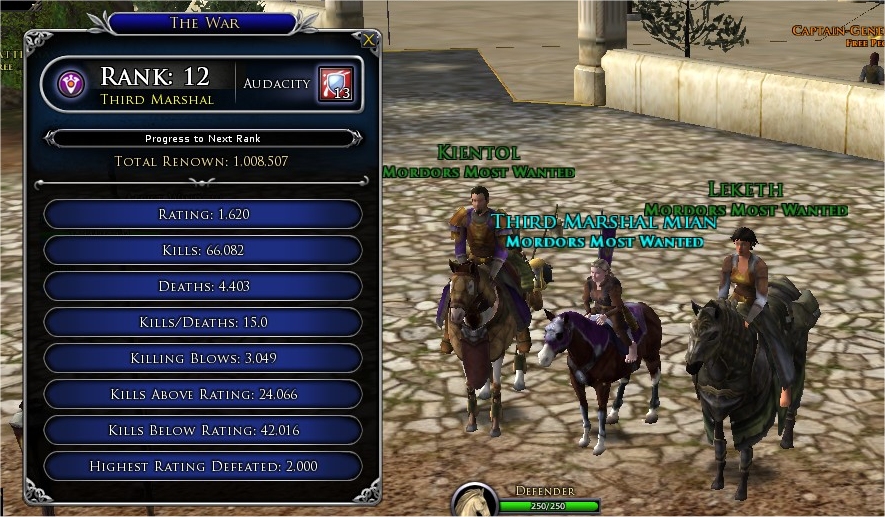Click the Kills/Deaths ratio row
Viewport: 885px width, 517px height.
click(x=203, y=322)
